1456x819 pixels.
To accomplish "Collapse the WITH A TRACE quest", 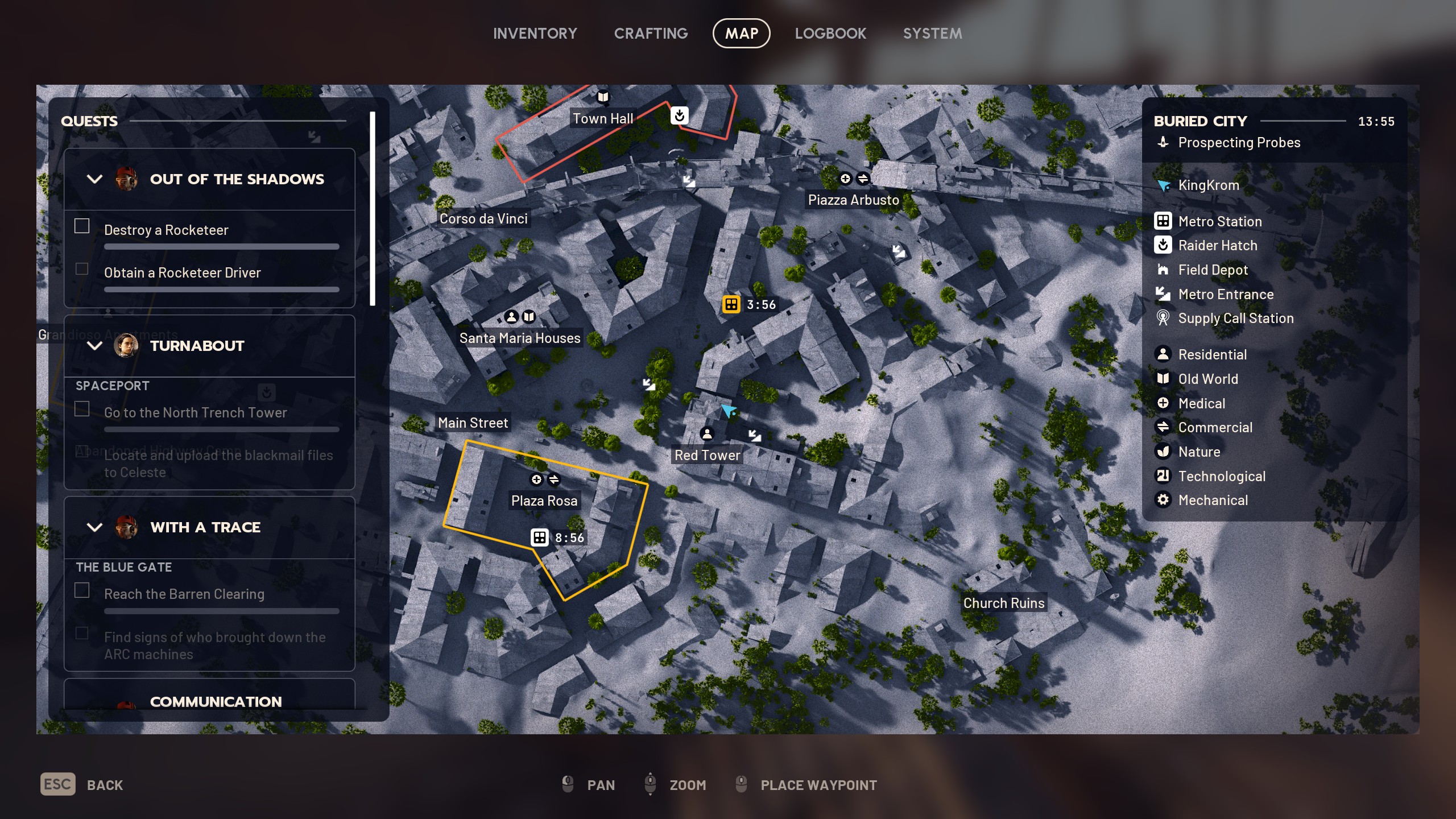I will pos(95,527).
